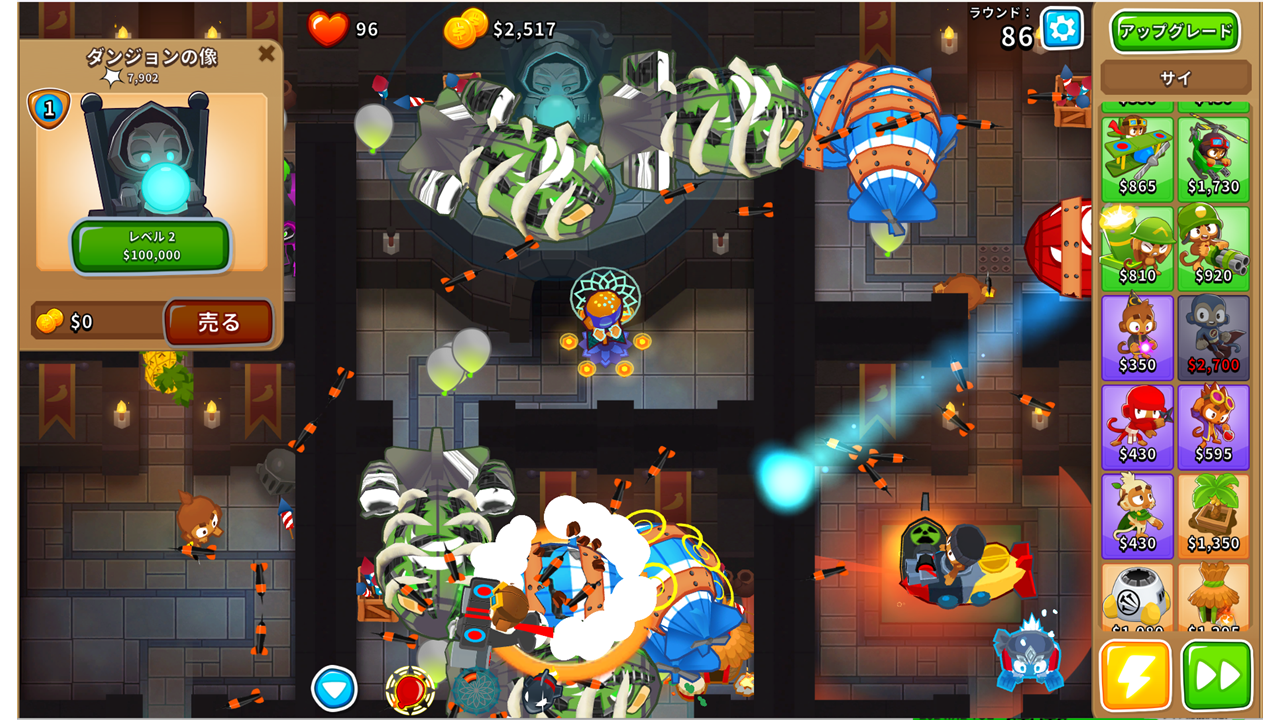Image resolution: width=1280 pixels, height=720 pixels.
Task: Select the Super Monkey tower priced $2,700
Action: pos(1214,337)
